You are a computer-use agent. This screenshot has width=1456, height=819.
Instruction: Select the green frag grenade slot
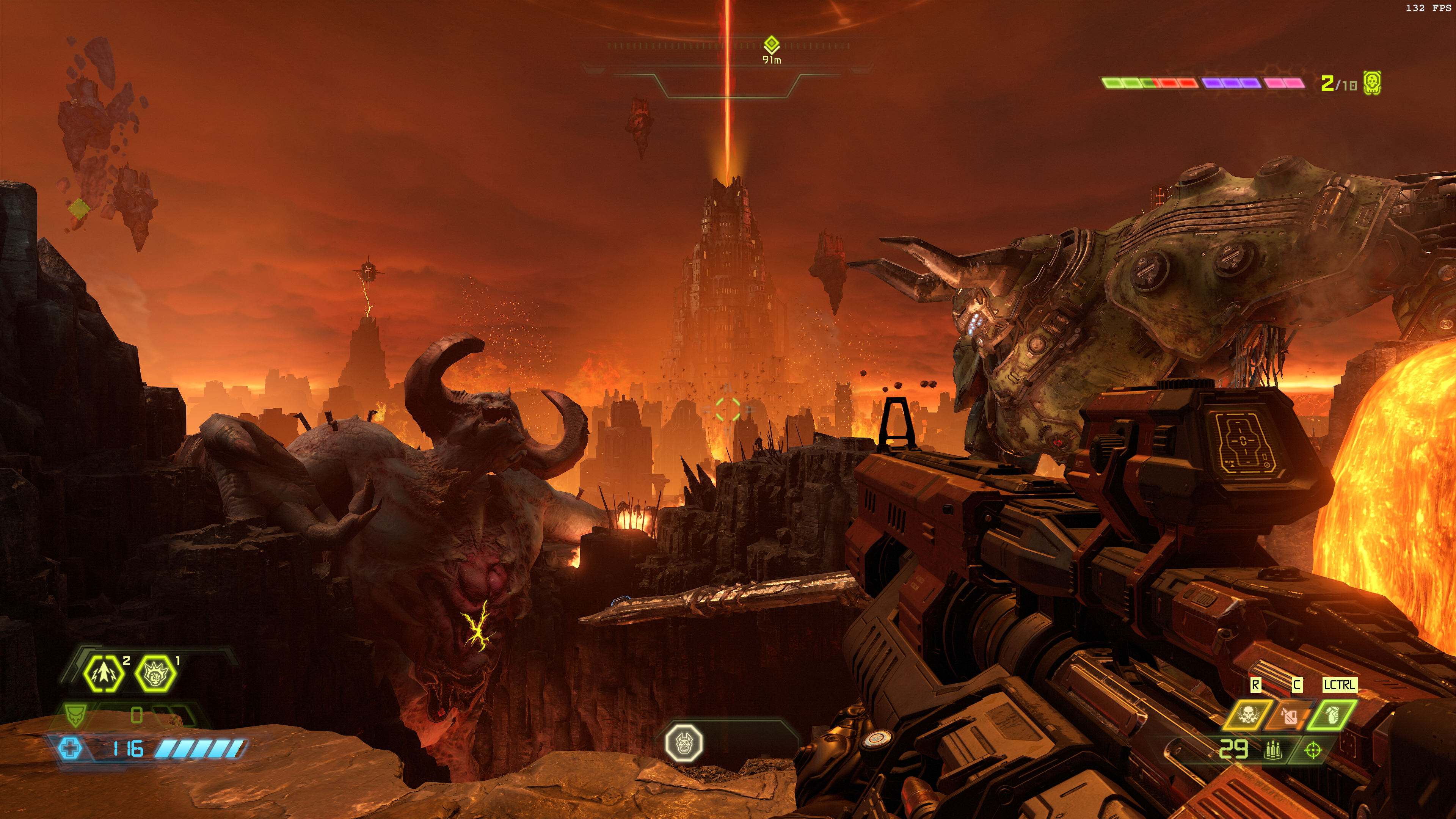1331,715
